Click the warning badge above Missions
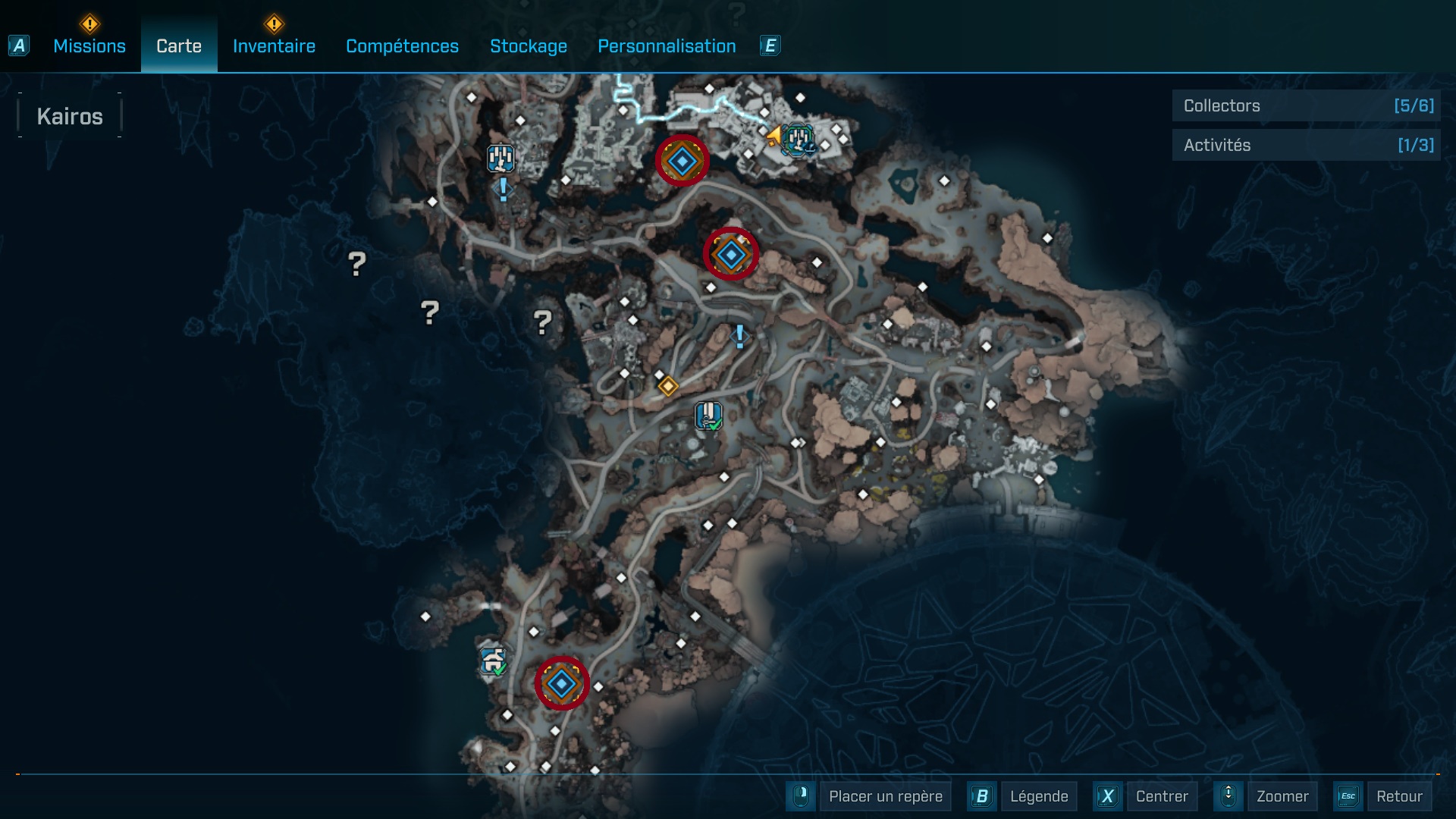Image resolution: width=1456 pixels, height=819 pixels. (89, 24)
